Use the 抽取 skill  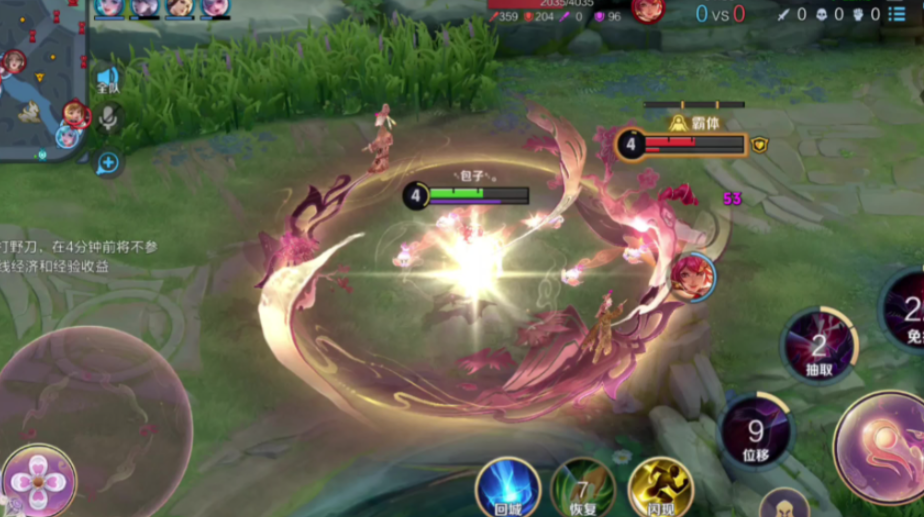pos(818,347)
